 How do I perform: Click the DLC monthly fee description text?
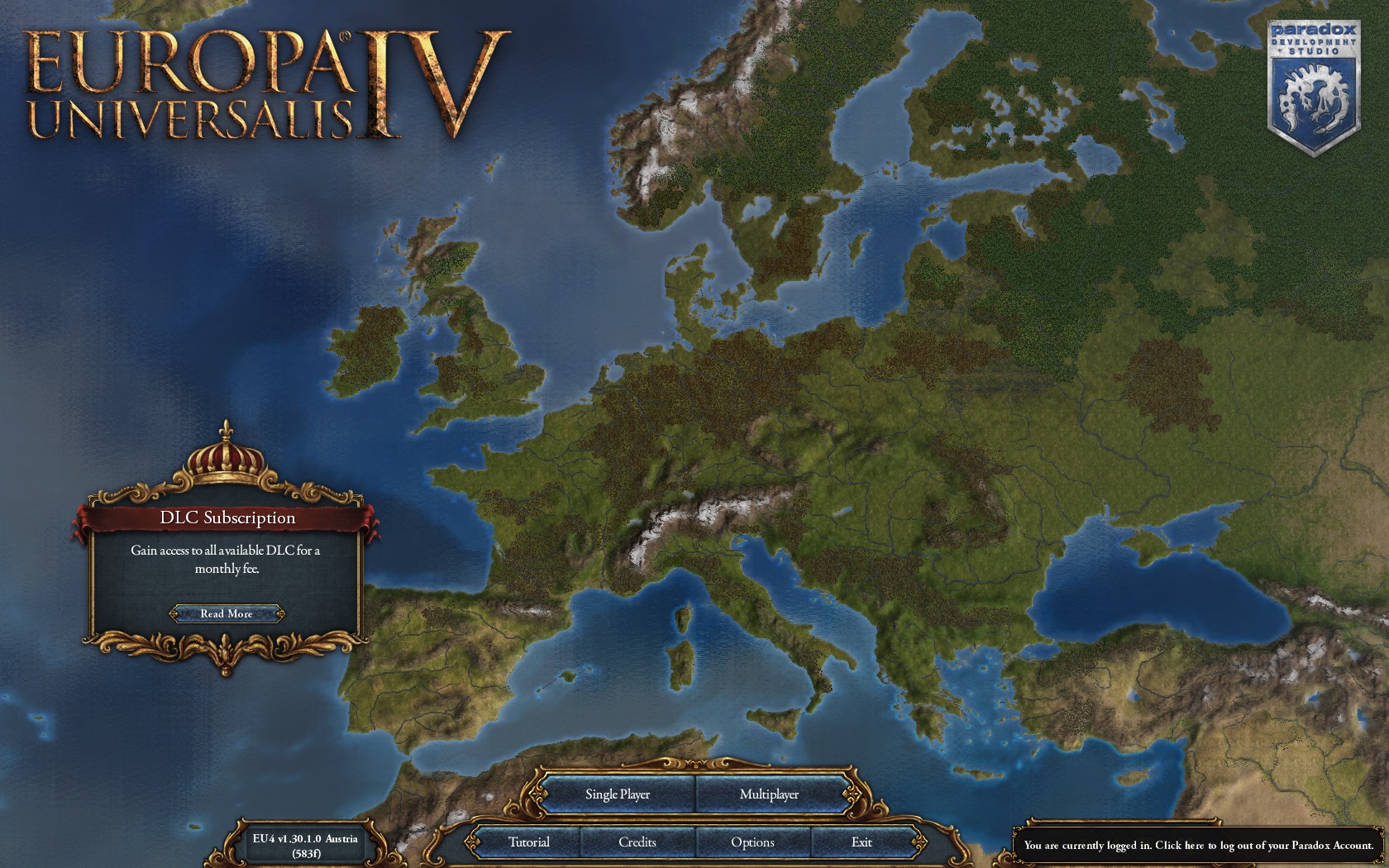click(227, 561)
